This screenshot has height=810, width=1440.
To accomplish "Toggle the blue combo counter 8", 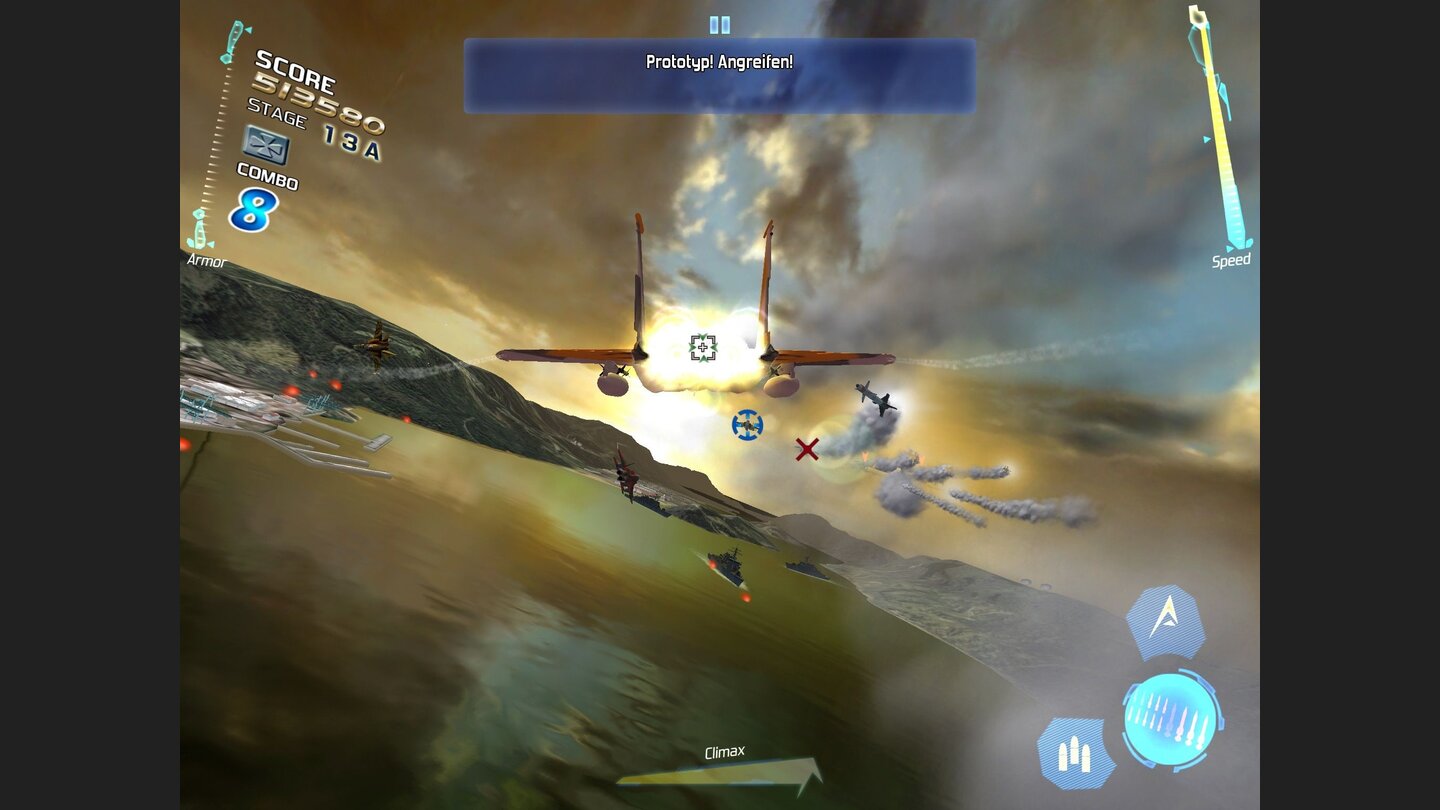I will (x=256, y=211).
